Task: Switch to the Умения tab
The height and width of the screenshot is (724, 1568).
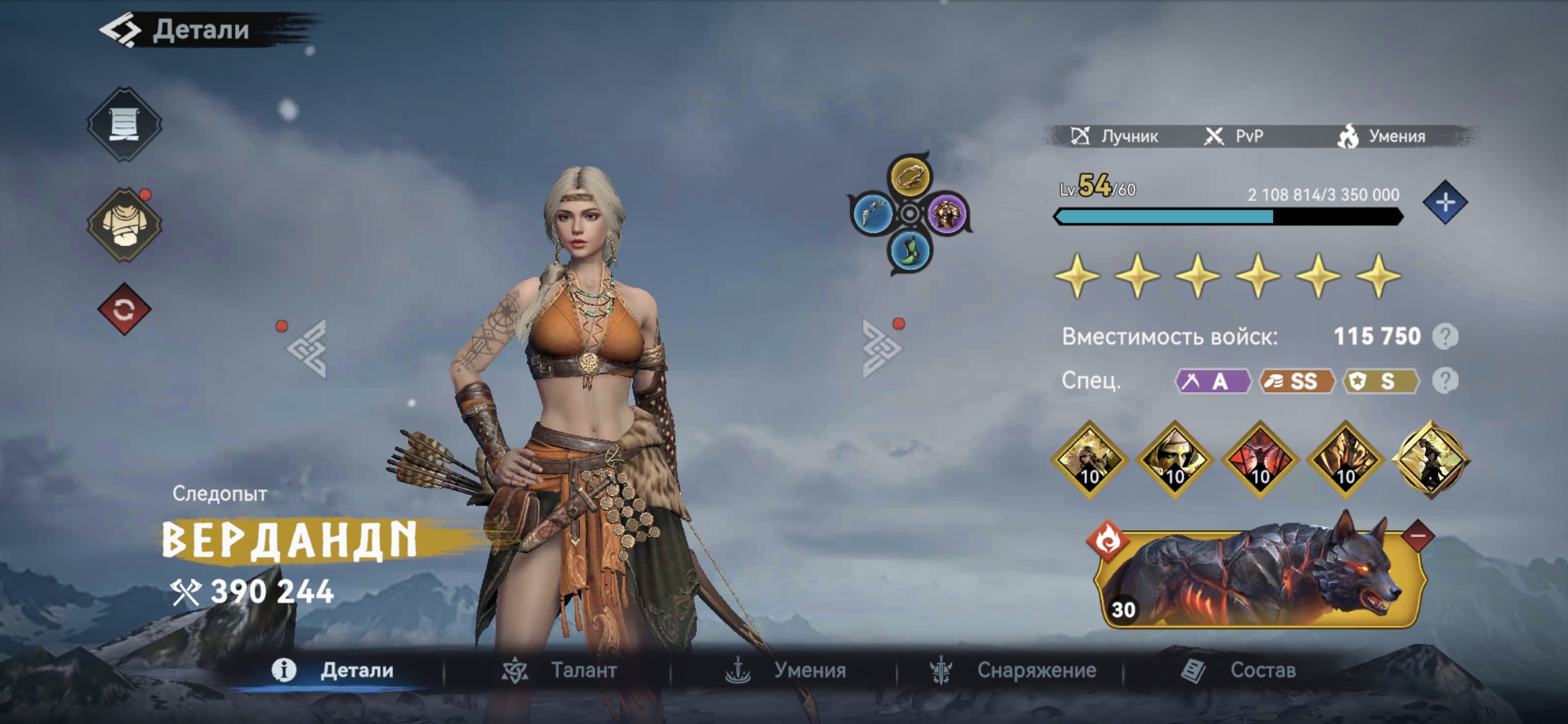Action: 786,670
